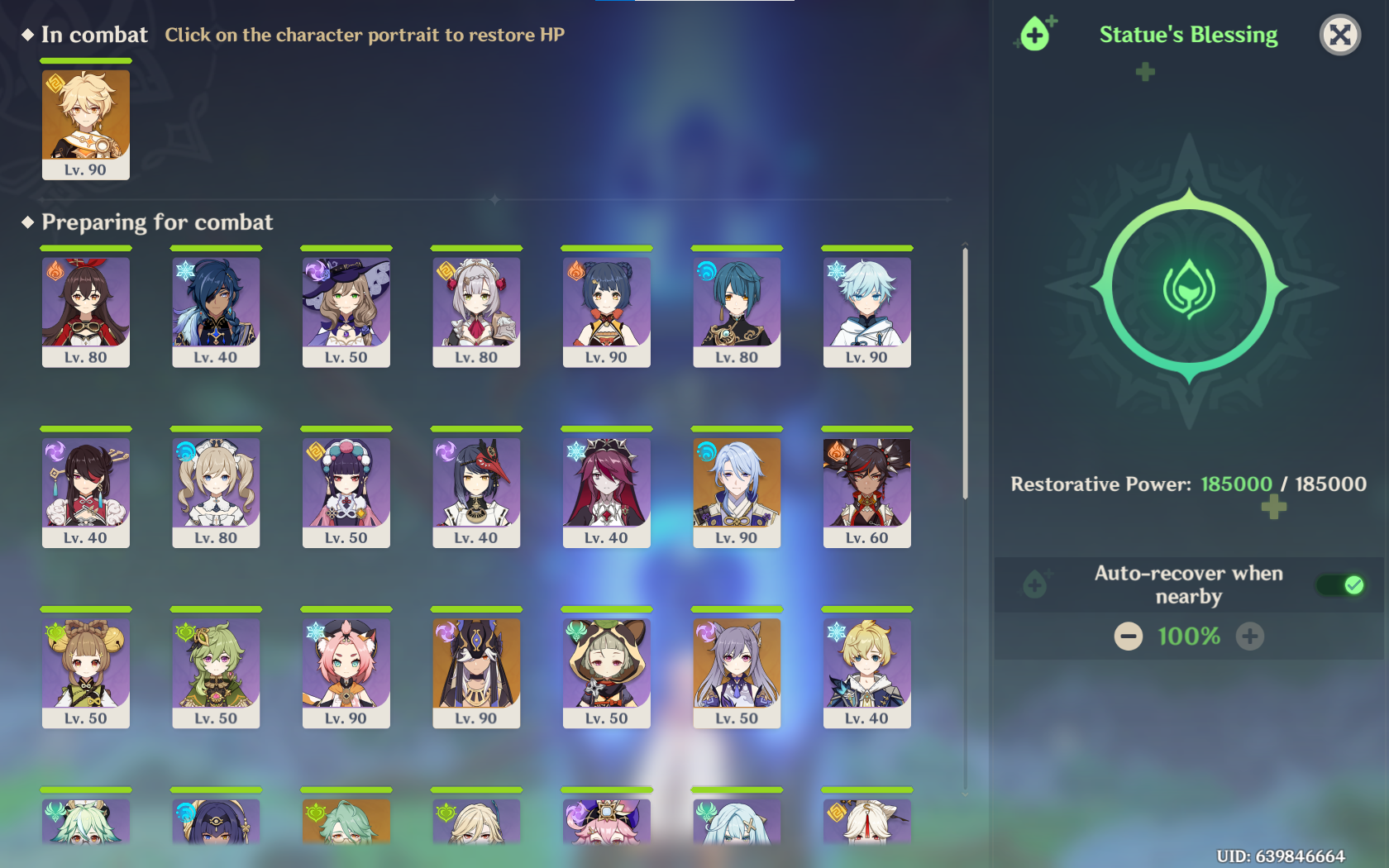Click the restore HP instruction text
This screenshot has width=1389, height=868.
[365, 36]
